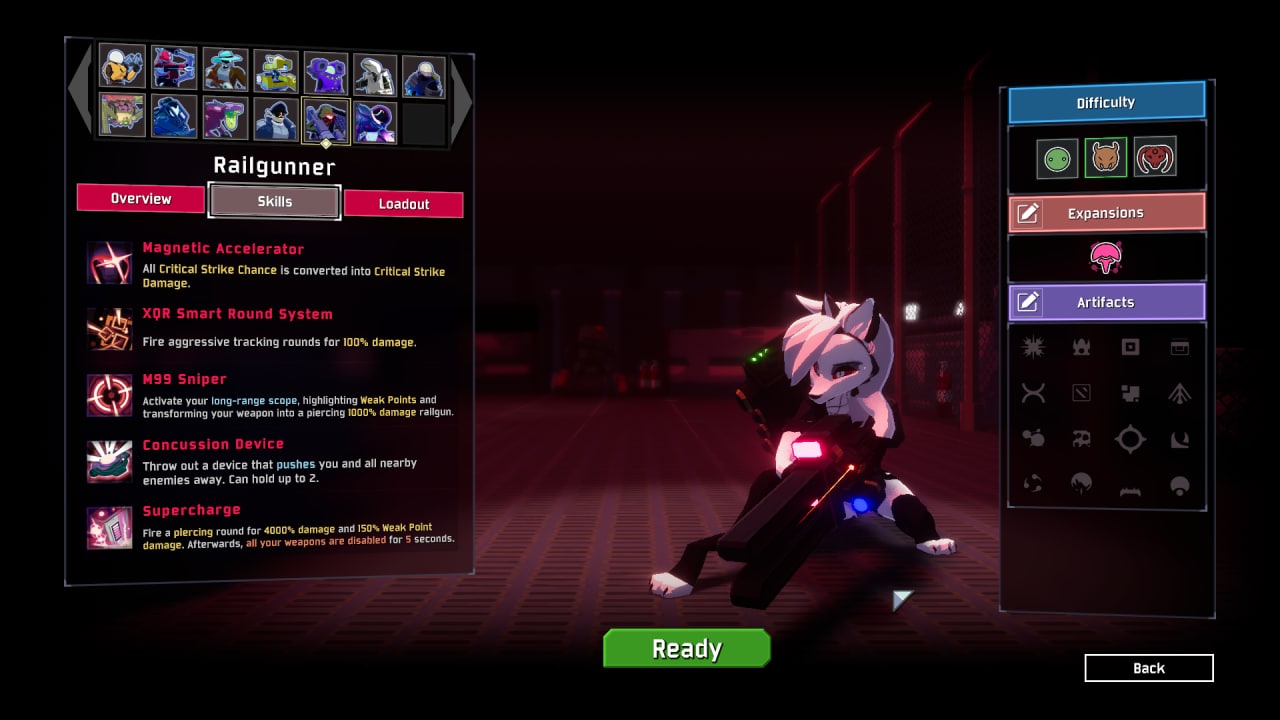Go back to the previous menu
1280x720 pixels.
(x=1148, y=668)
